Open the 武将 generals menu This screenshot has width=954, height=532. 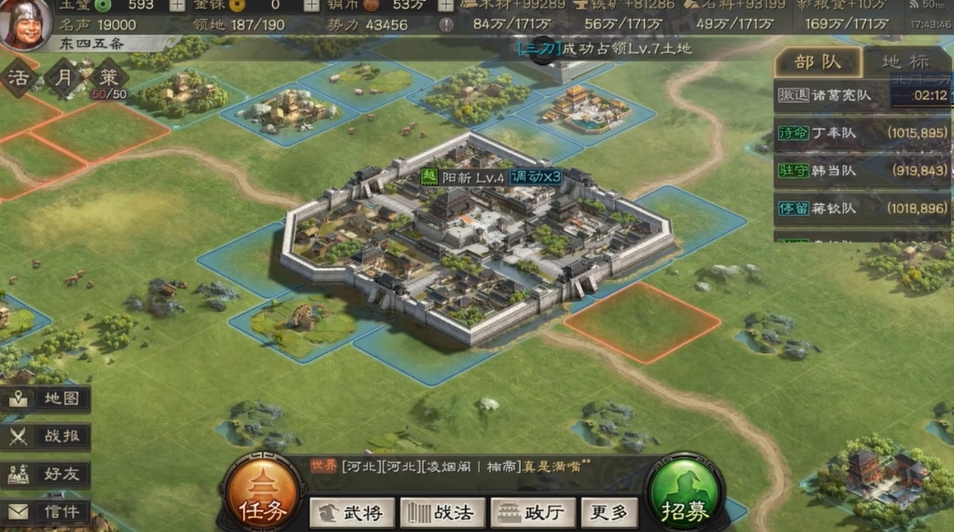tap(352, 513)
